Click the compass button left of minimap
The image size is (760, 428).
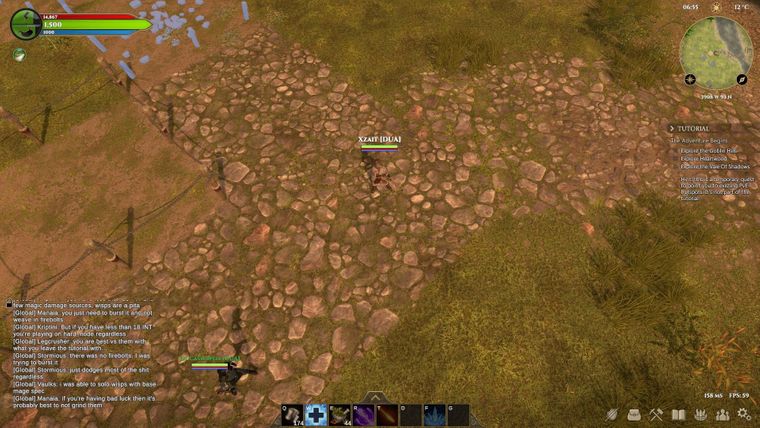[690, 79]
